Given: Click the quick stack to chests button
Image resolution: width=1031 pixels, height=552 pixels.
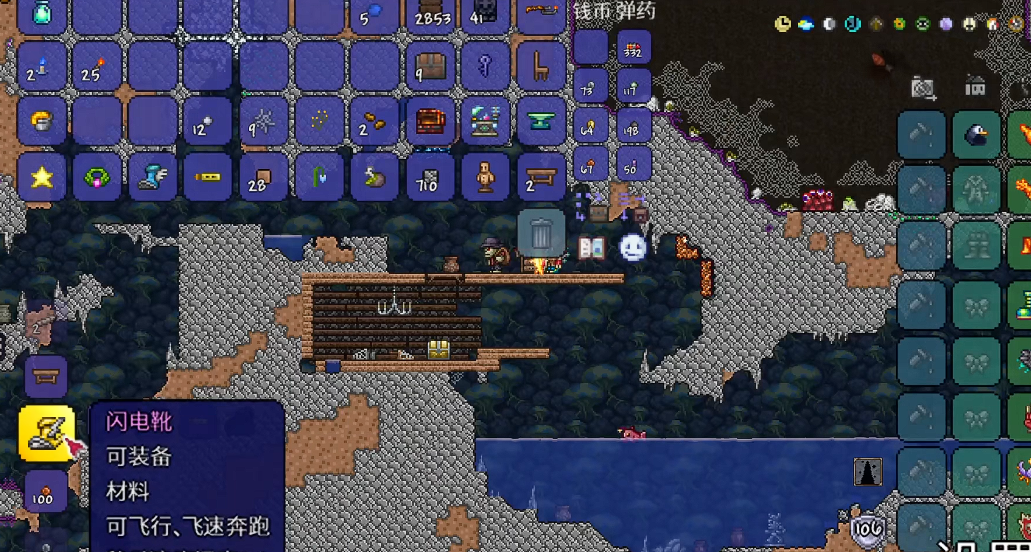Looking at the screenshot, I should pos(597,208).
